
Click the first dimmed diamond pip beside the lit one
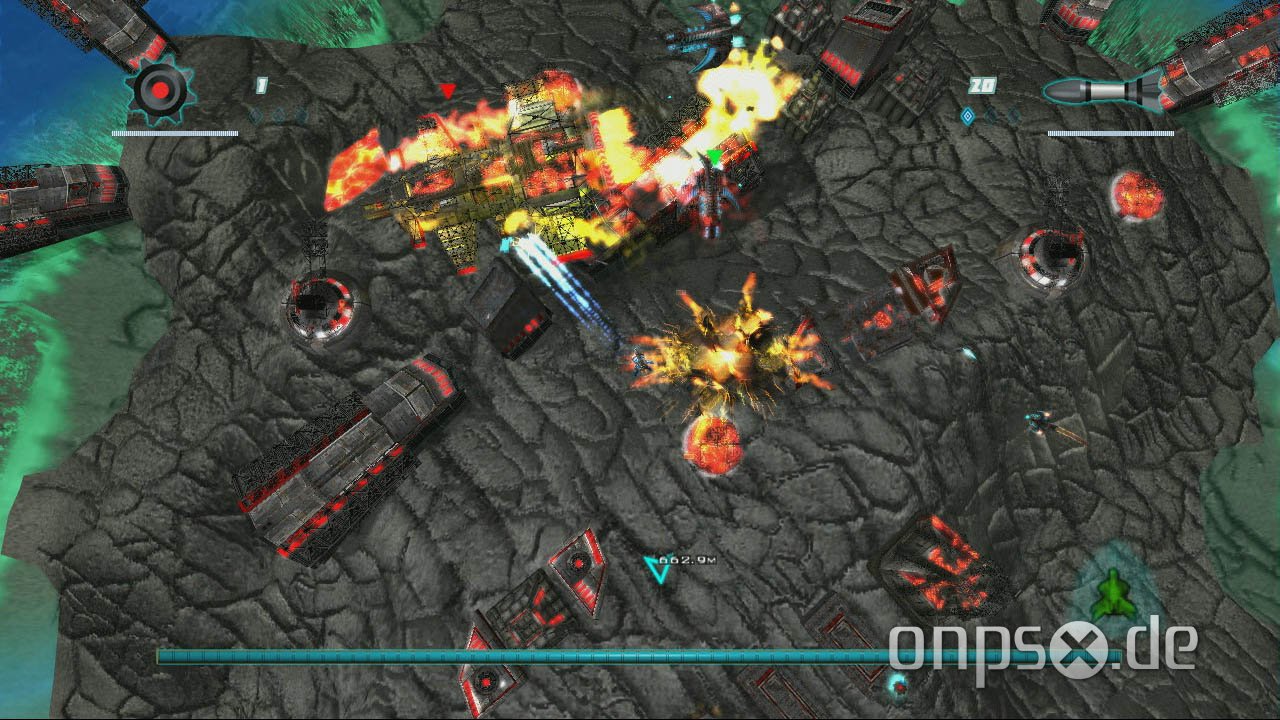(x=991, y=114)
